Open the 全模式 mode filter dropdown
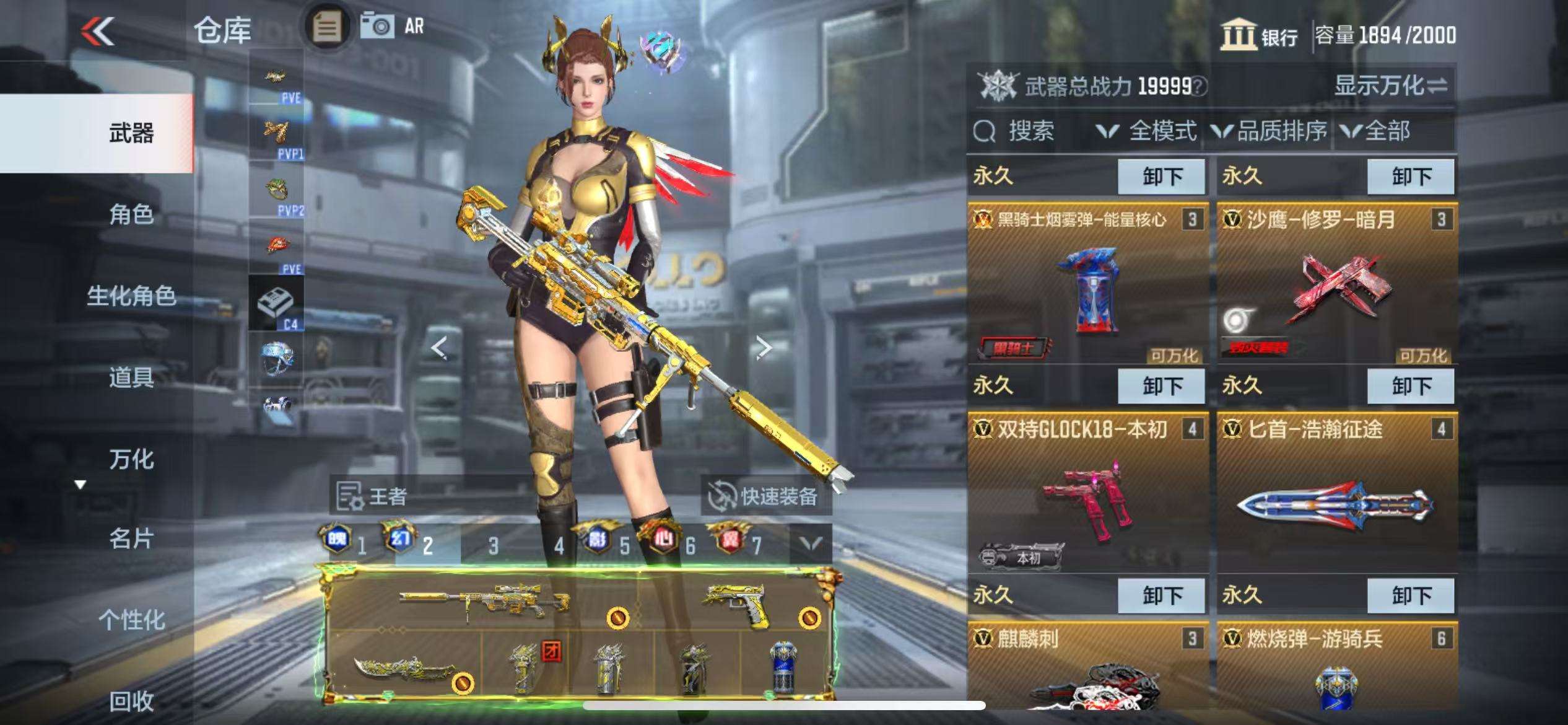 1146,131
